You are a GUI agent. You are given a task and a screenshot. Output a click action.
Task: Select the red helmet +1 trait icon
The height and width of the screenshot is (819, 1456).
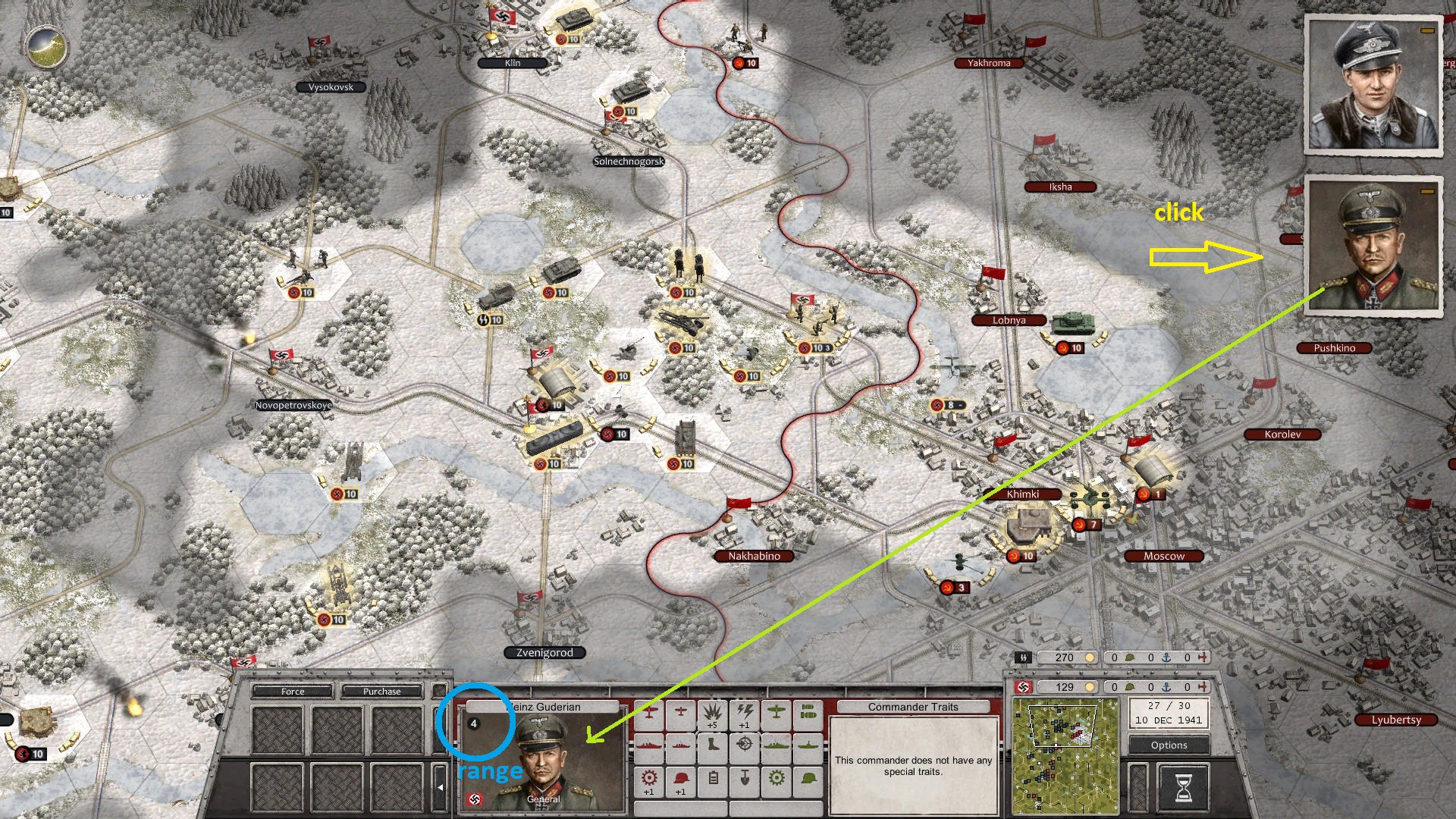pos(680,780)
